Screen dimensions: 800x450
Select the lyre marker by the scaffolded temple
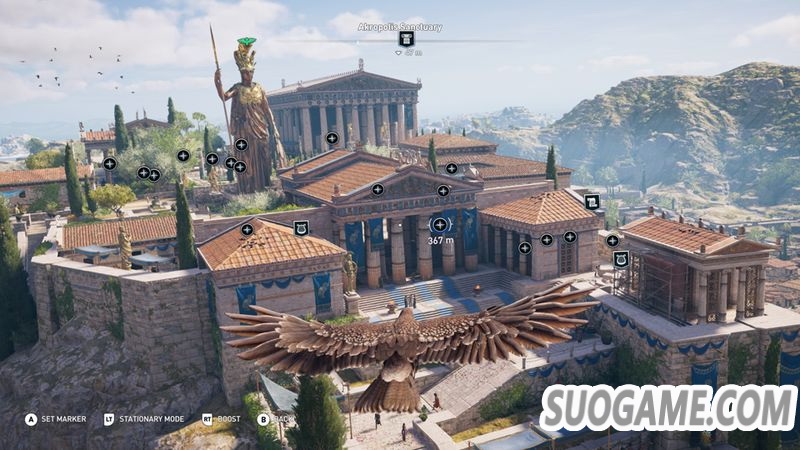(621, 259)
